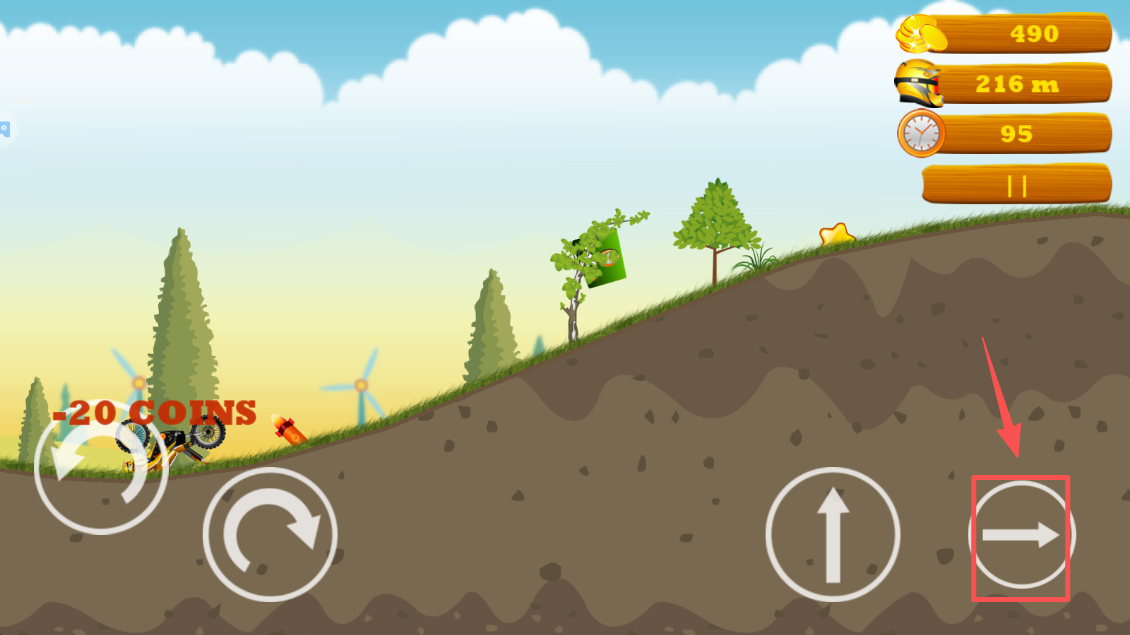Tilt the bike counterclockwise with the rotate button

coord(100,468)
